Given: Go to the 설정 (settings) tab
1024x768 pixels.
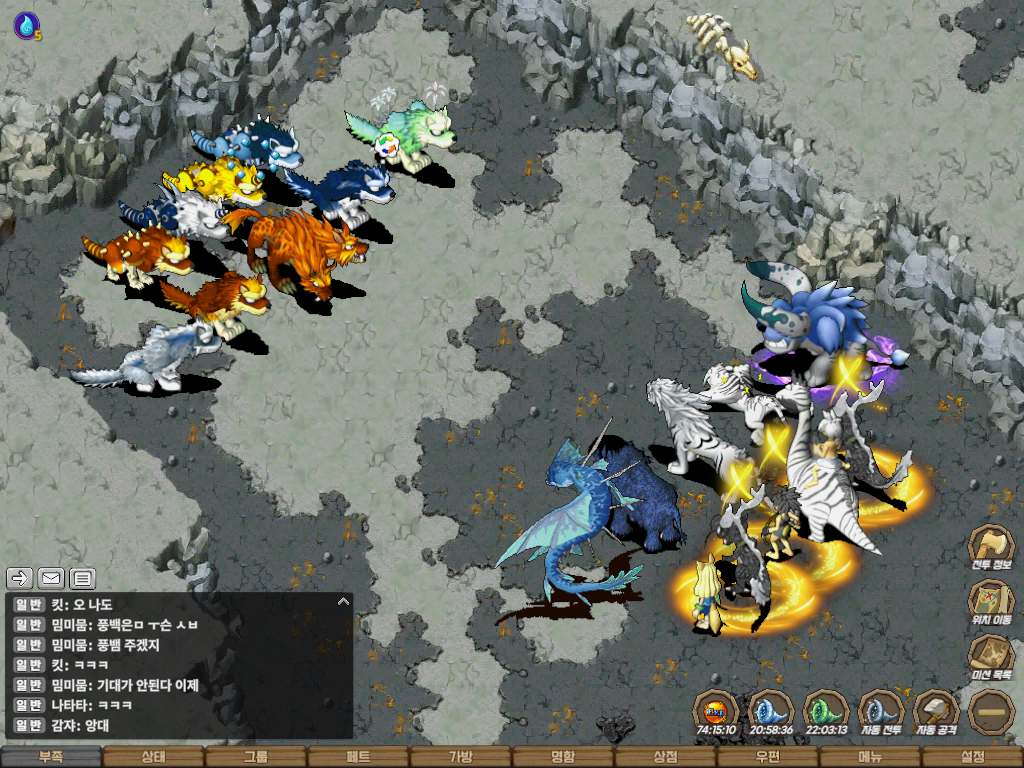Looking at the screenshot, I should (x=972, y=757).
